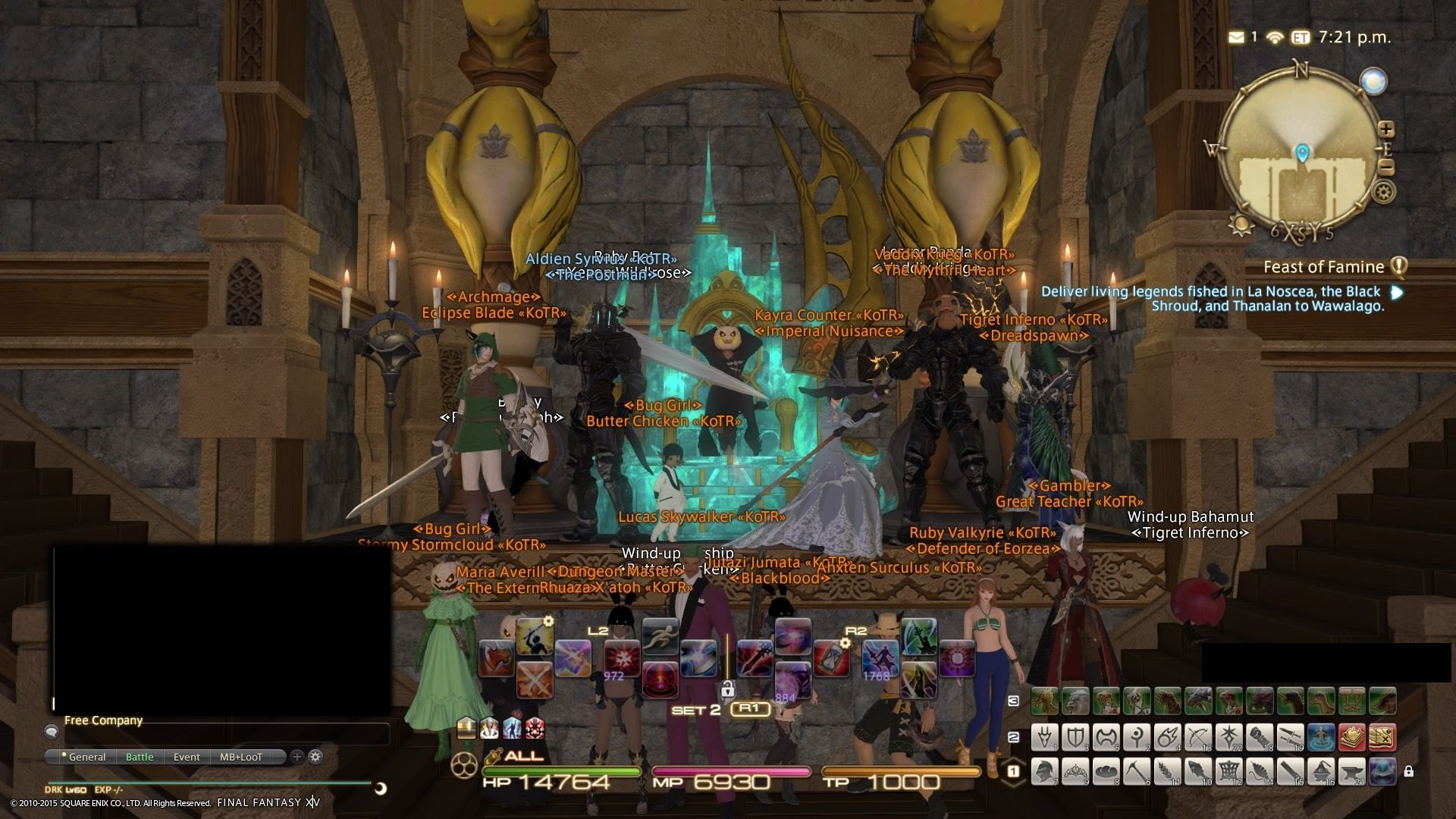This screenshot has height=819, width=1456.
Task: Select the bow job gear set icon
Action: (1198, 736)
